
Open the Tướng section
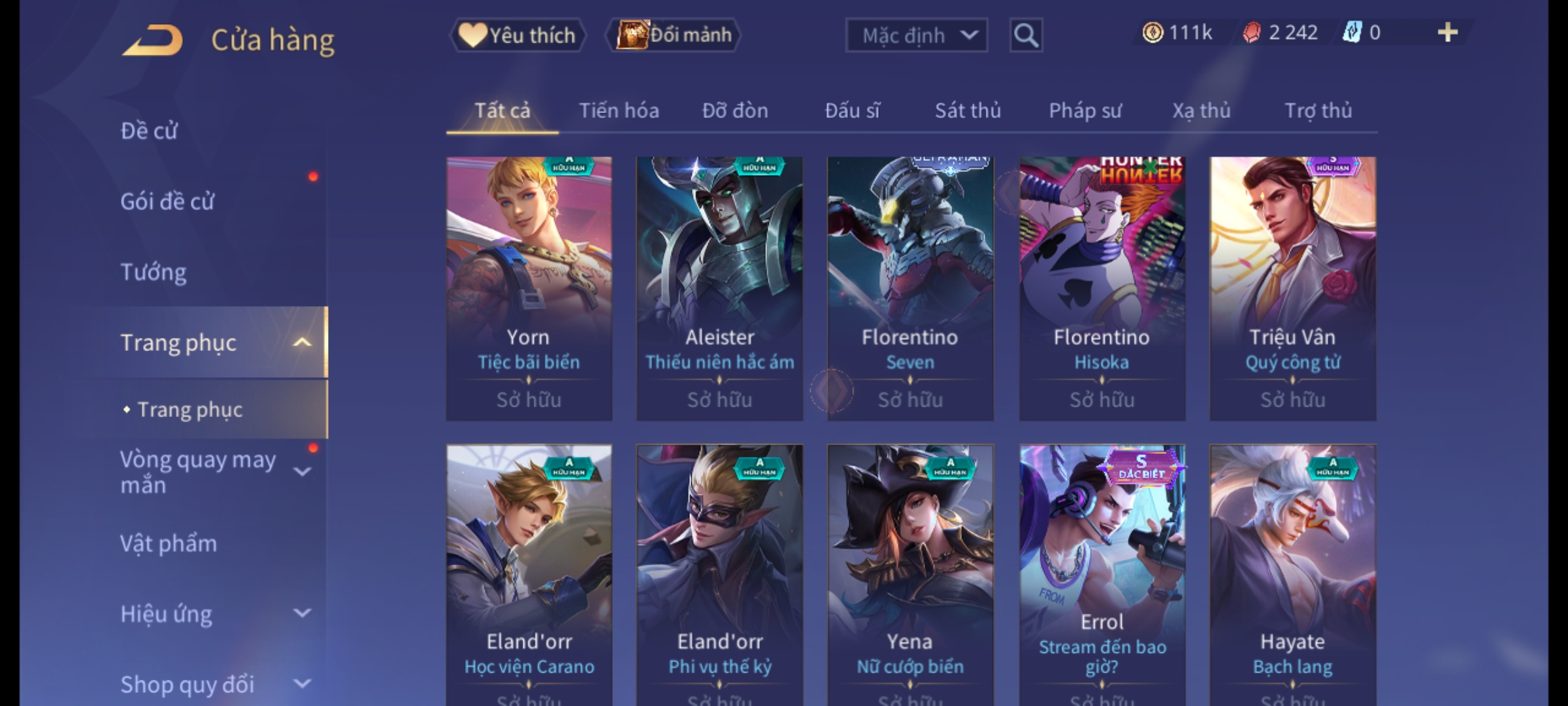154,272
